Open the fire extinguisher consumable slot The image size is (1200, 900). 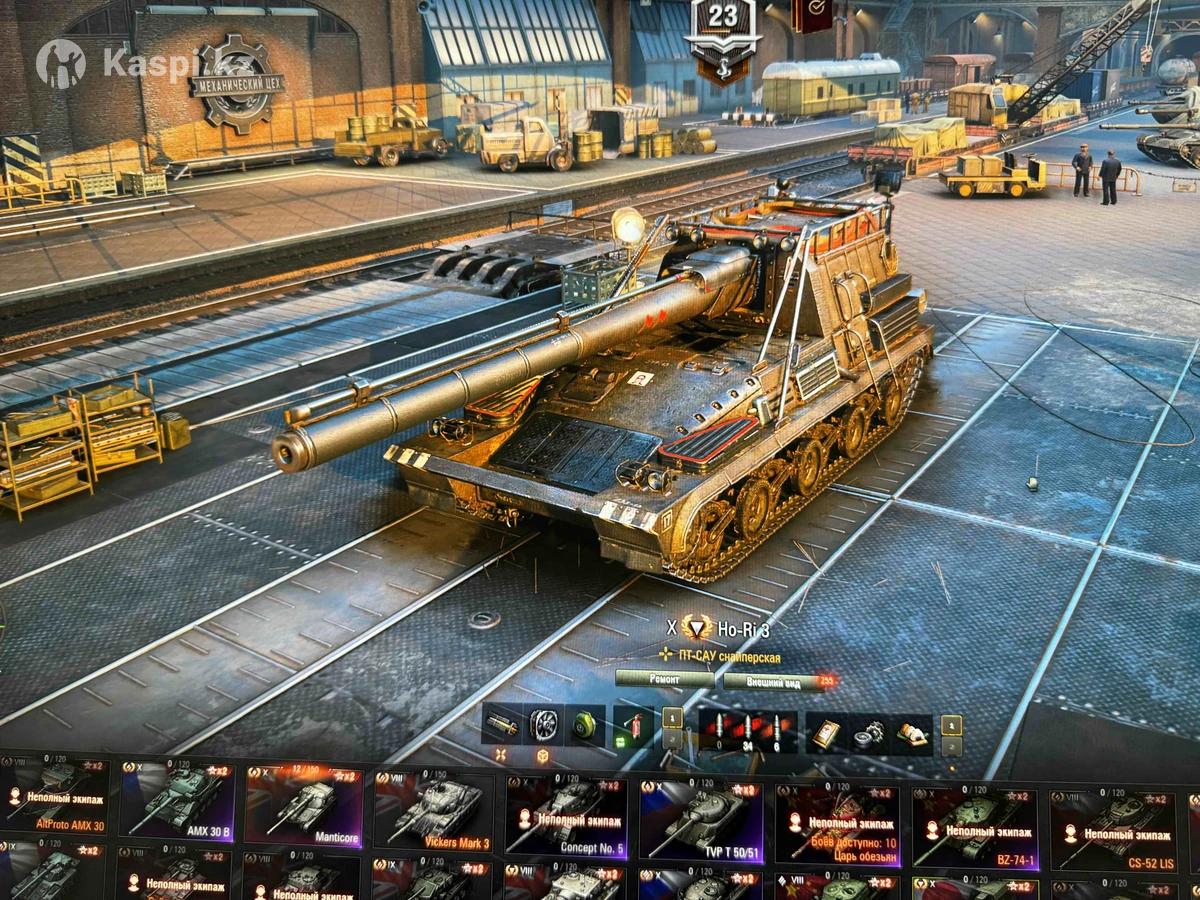632,727
